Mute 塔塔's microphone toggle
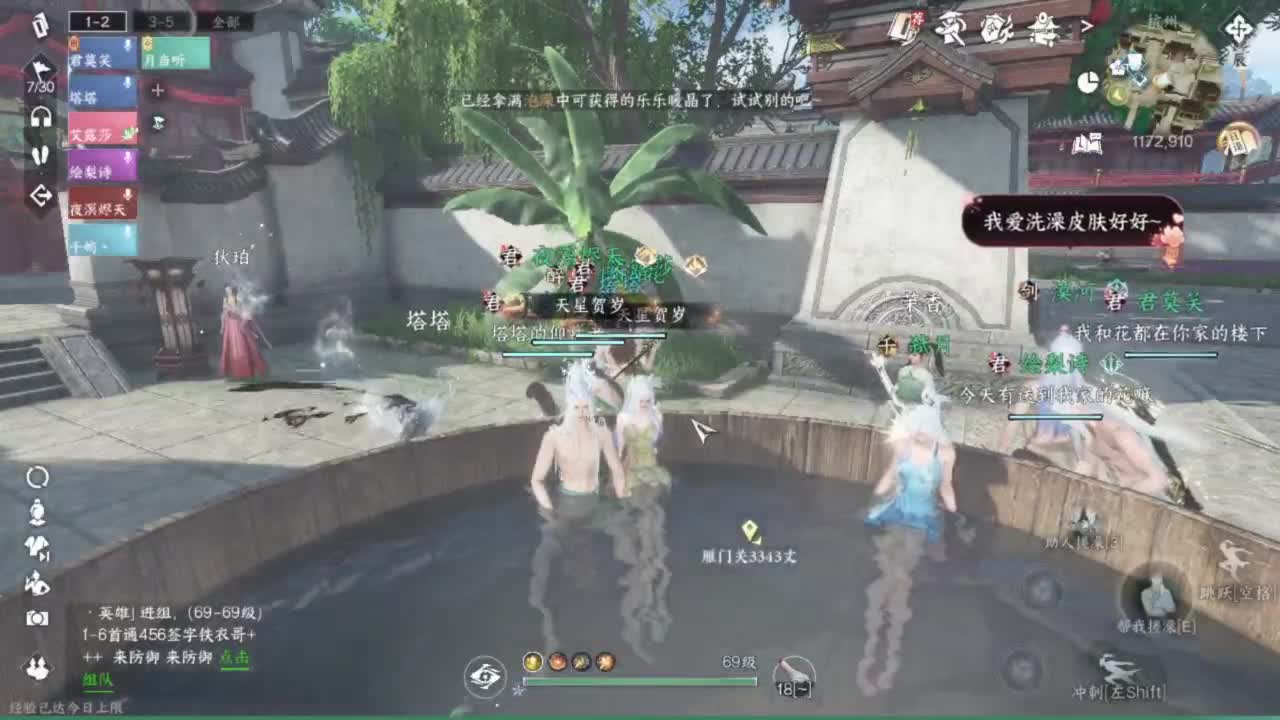 [126, 84]
